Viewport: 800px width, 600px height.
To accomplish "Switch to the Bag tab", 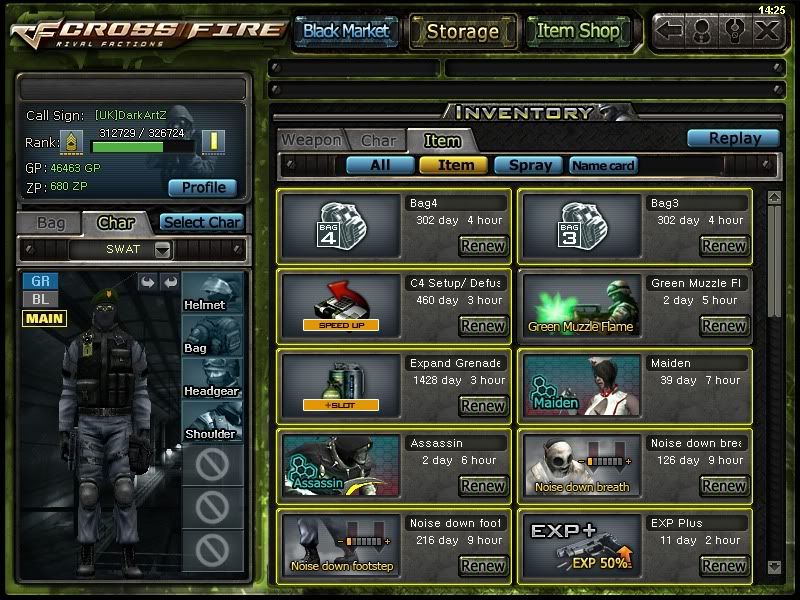I will coord(50,222).
